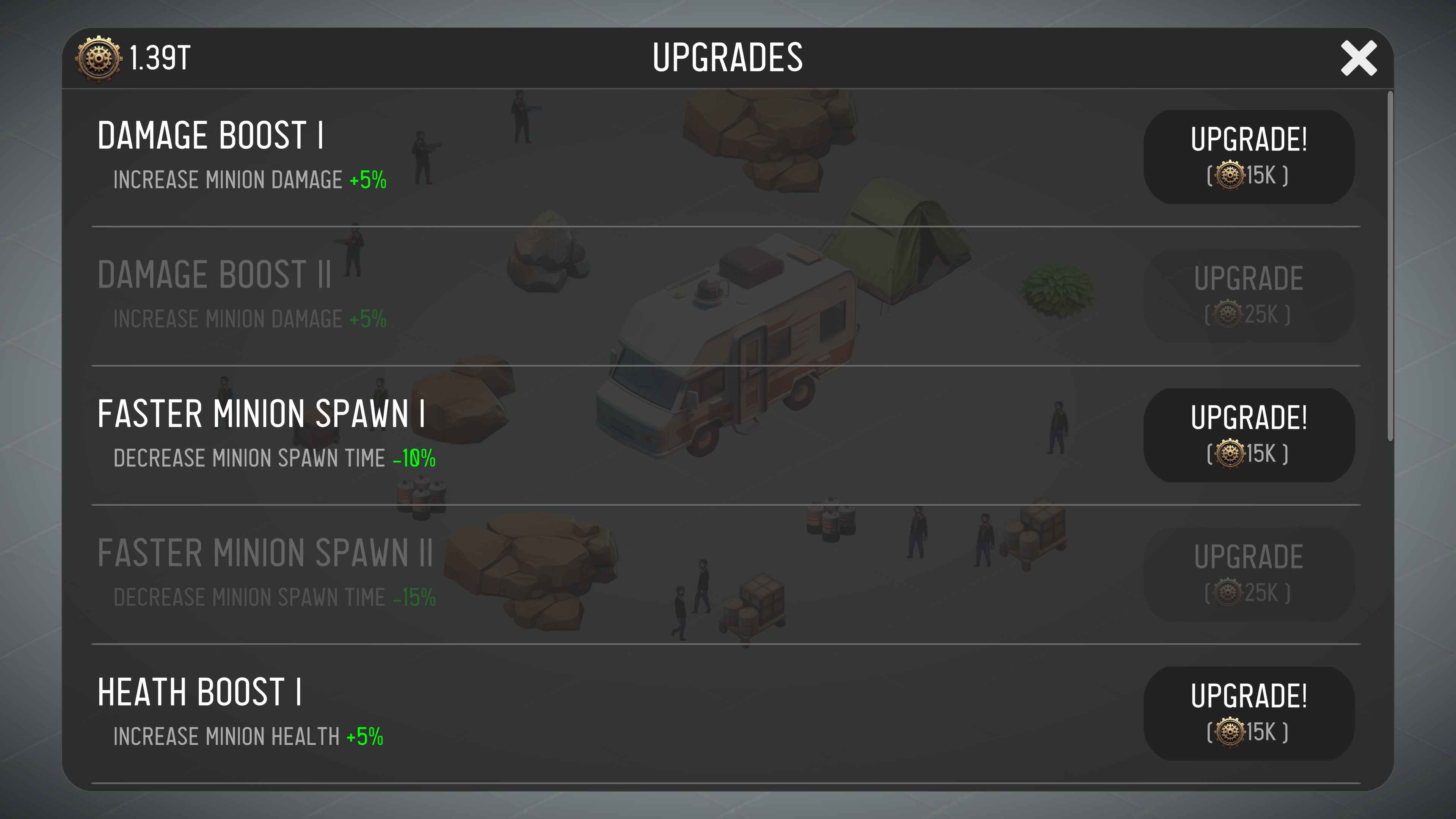Close the Upgrades window
This screenshot has height=819, width=1456.
click(x=1359, y=58)
